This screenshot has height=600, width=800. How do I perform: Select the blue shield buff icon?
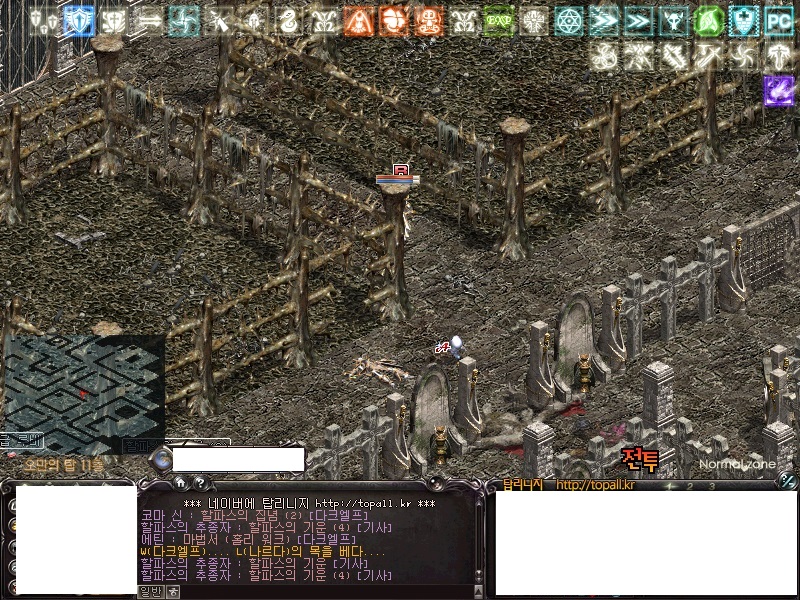click(x=79, y=20)
